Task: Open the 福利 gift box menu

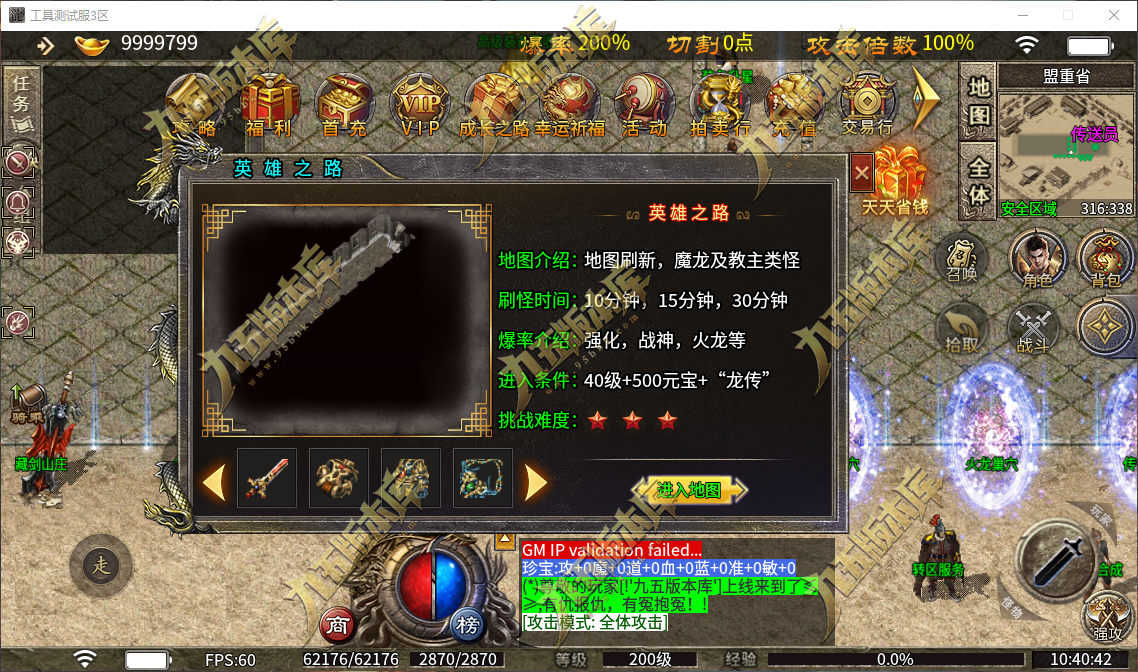Action: tap(266, 104)
